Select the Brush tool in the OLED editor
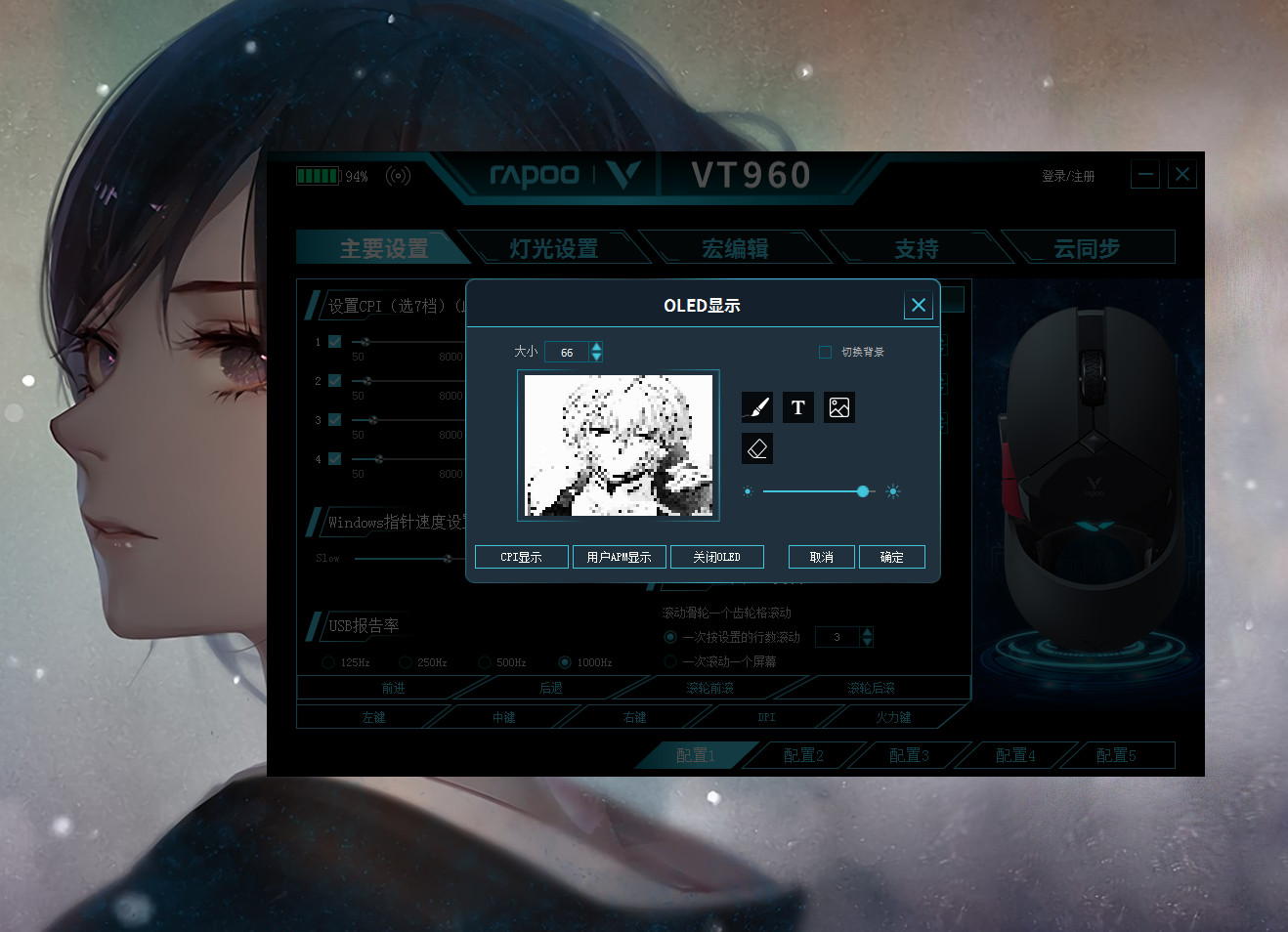Screen dimensions: 1288x932 [756, 407]
